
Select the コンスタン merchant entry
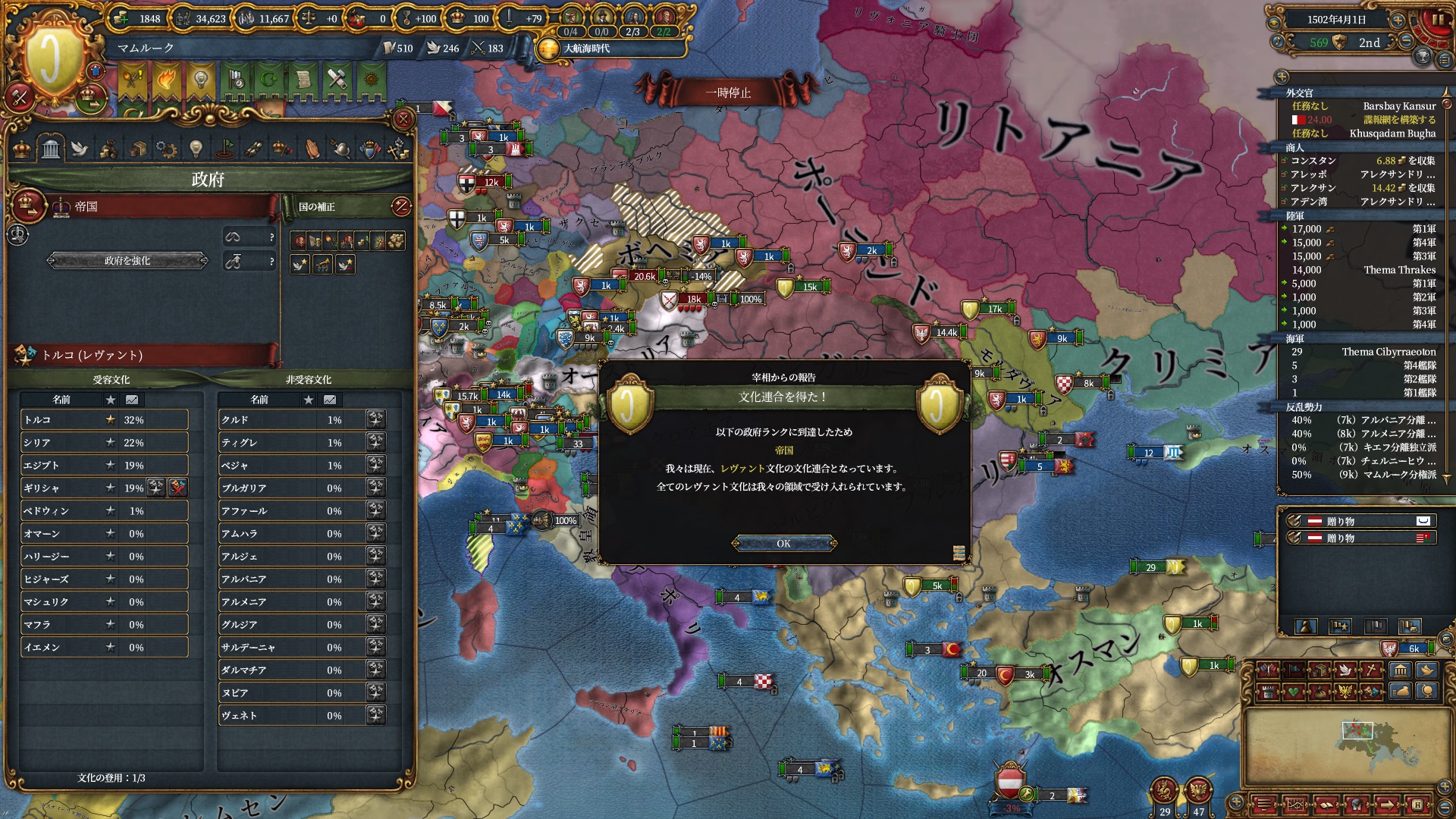click(x=1357, y=161)
